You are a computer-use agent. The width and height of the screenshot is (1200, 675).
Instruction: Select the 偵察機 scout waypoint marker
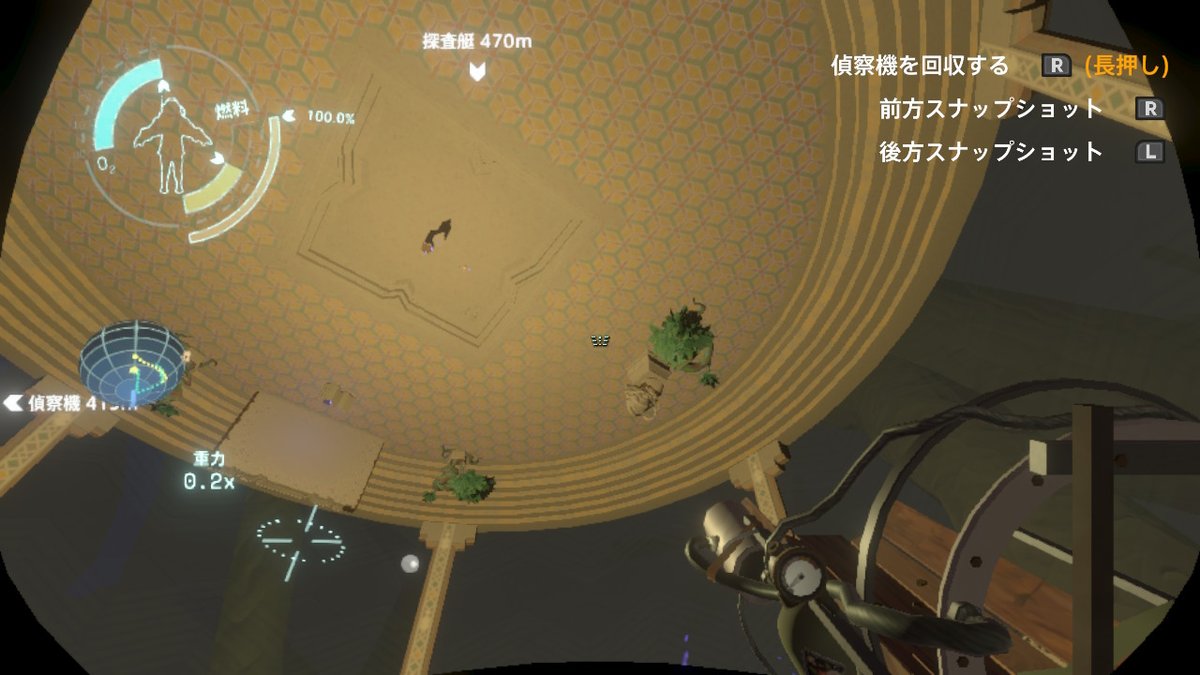point(13,403)
